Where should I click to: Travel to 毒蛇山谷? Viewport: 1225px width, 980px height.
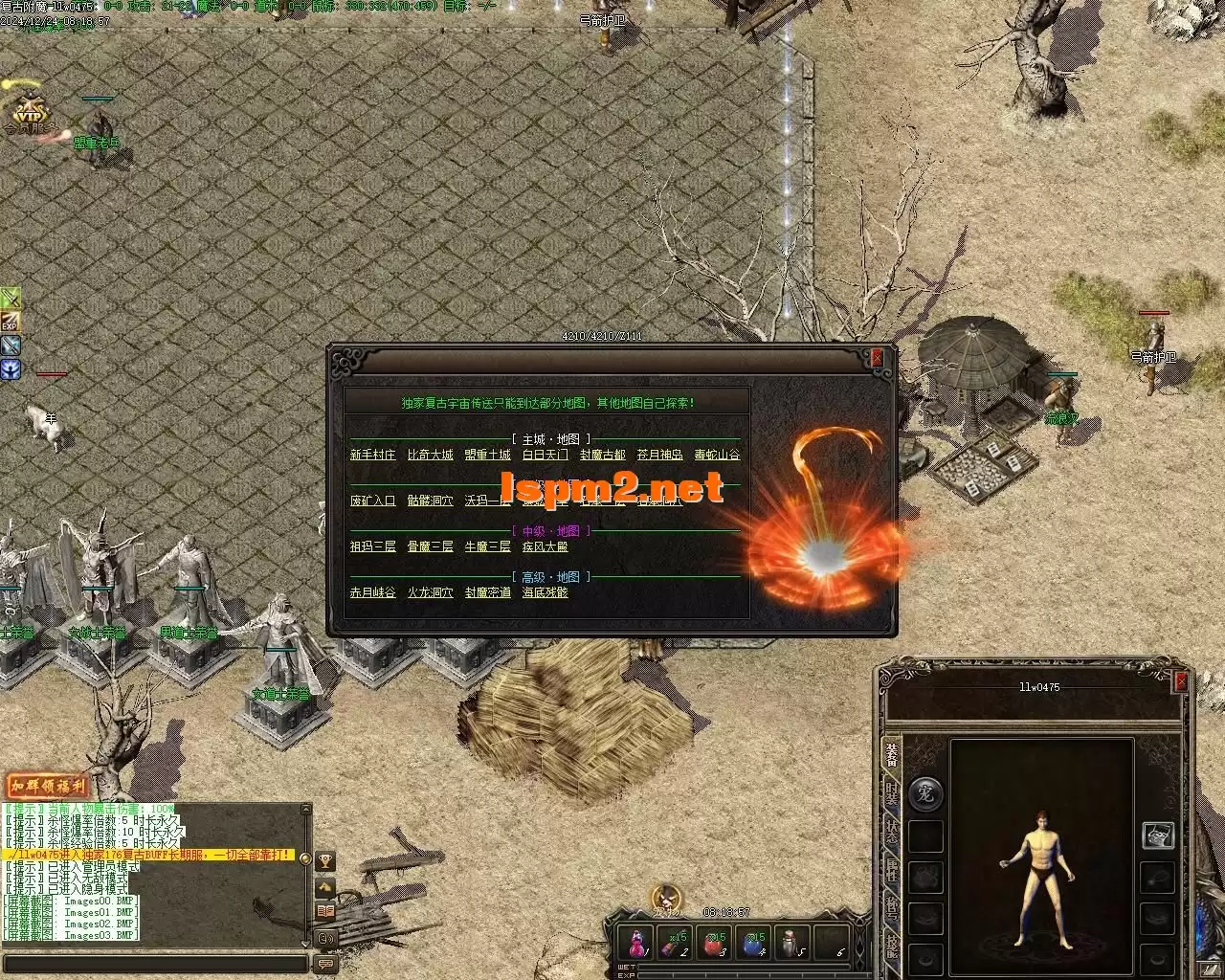(x=717, y=455)
